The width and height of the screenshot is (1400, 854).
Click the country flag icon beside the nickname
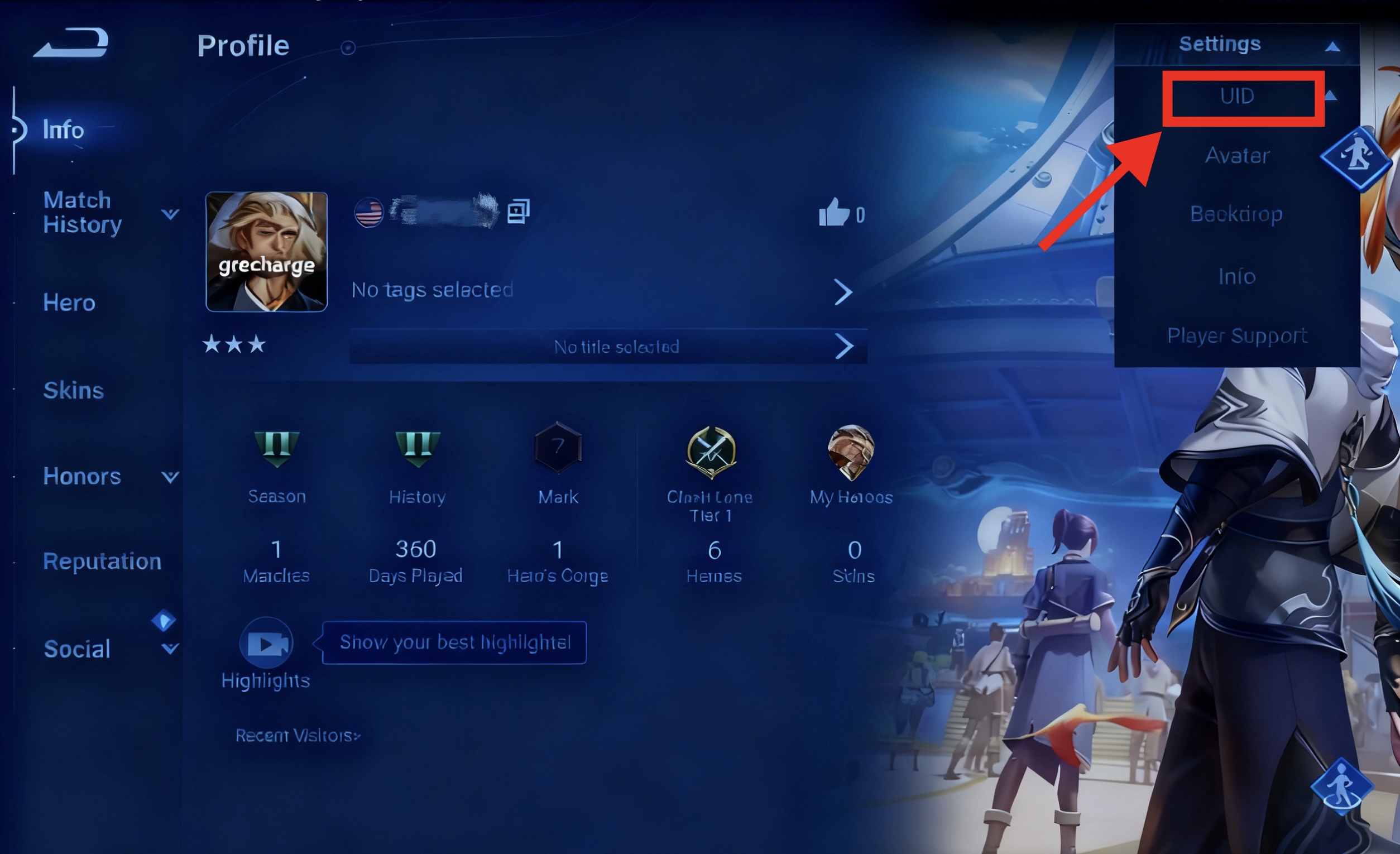(x=369, y=213)
